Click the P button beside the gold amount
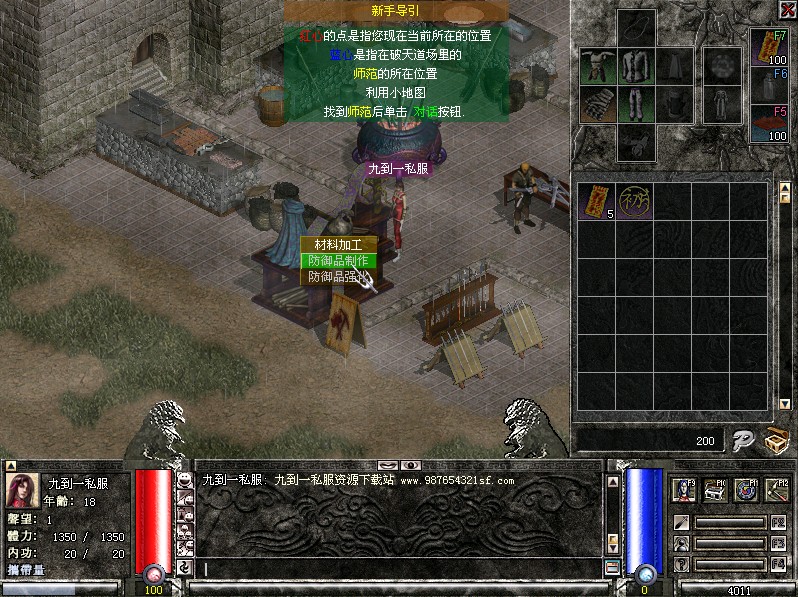Image resolution: width=798 pixels, height=597 pixels. [x=742, y=440]
